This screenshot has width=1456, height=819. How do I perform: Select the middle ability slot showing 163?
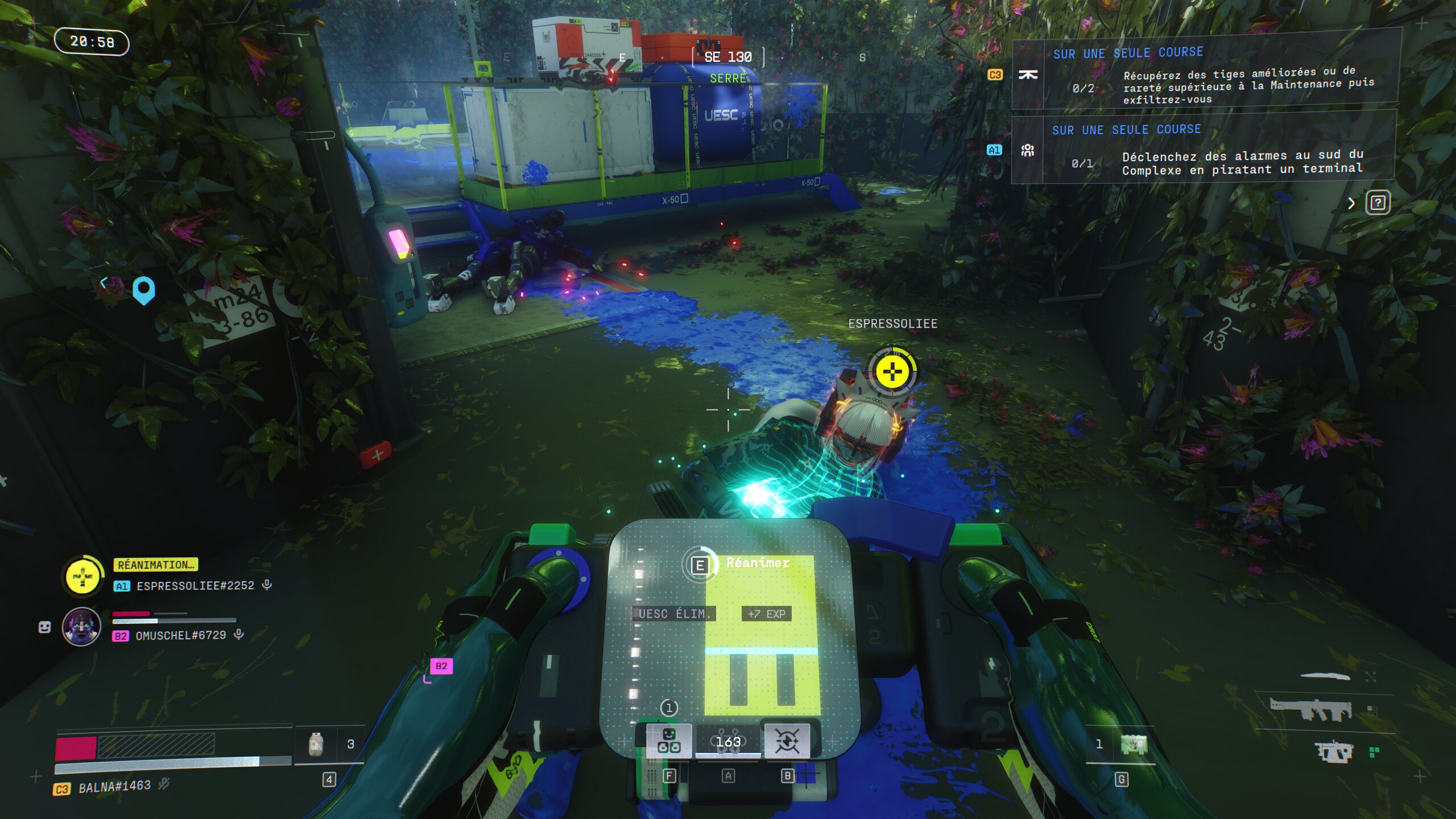pos(728,742)
